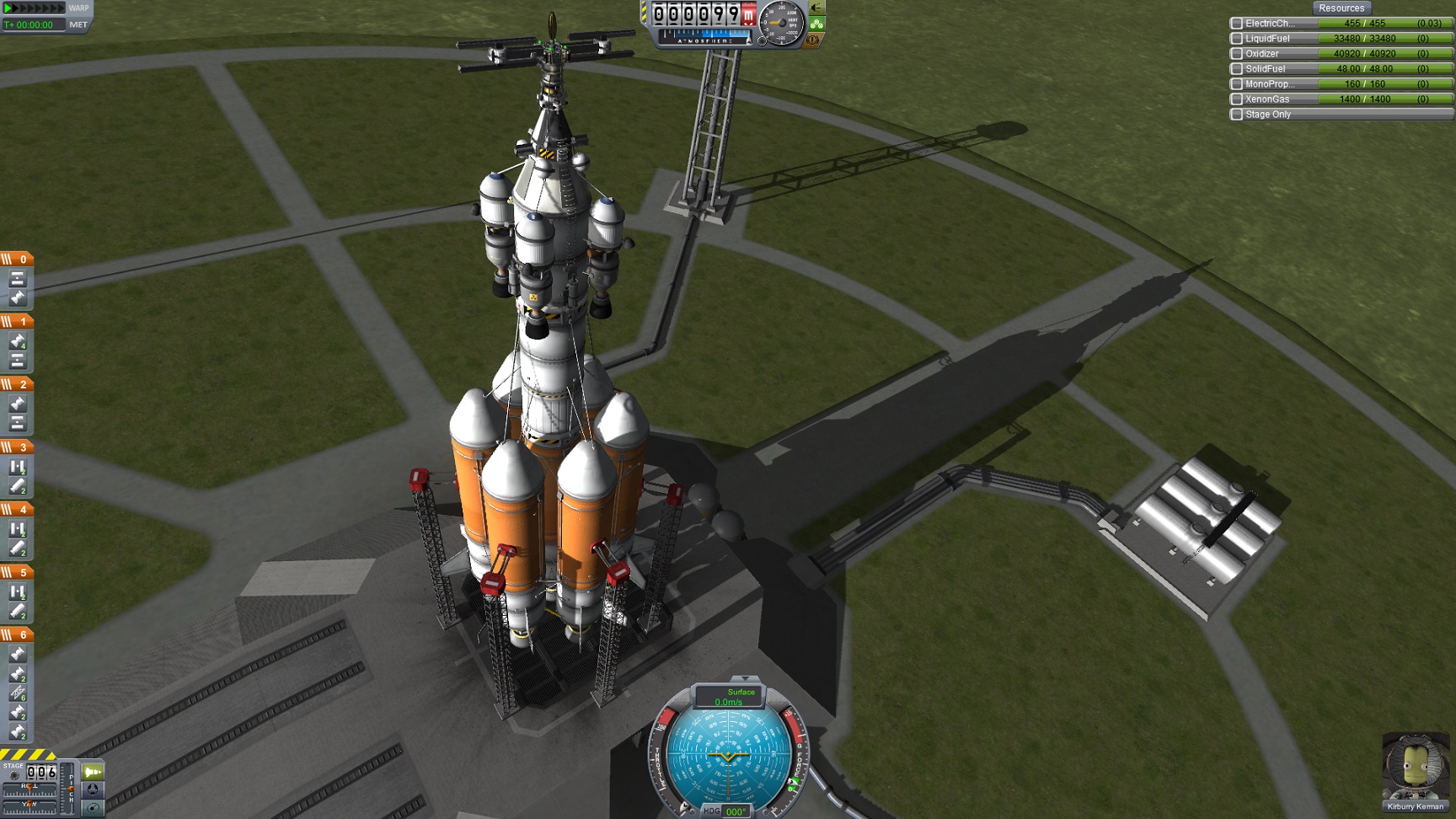Check the Oxidizer resource box
This screenshot has width=1456, height=819.
[1237, 54]
